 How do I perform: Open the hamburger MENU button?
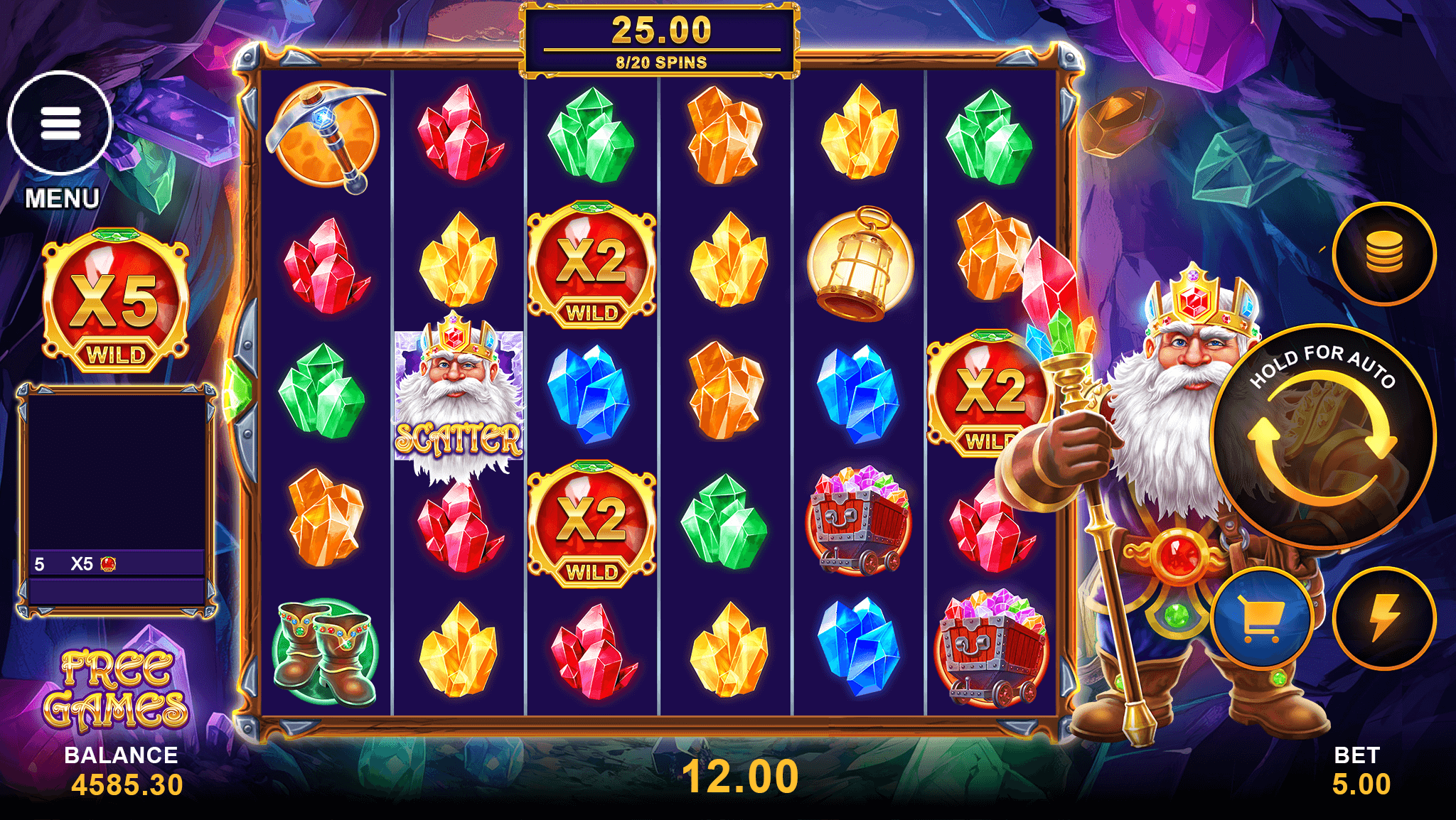(x=60, y=124)
